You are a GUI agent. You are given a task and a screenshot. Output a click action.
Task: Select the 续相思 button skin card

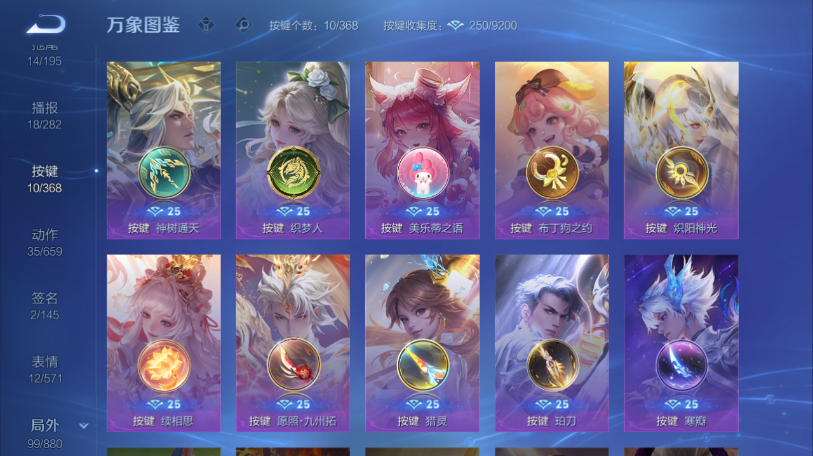tap(164, 343)
